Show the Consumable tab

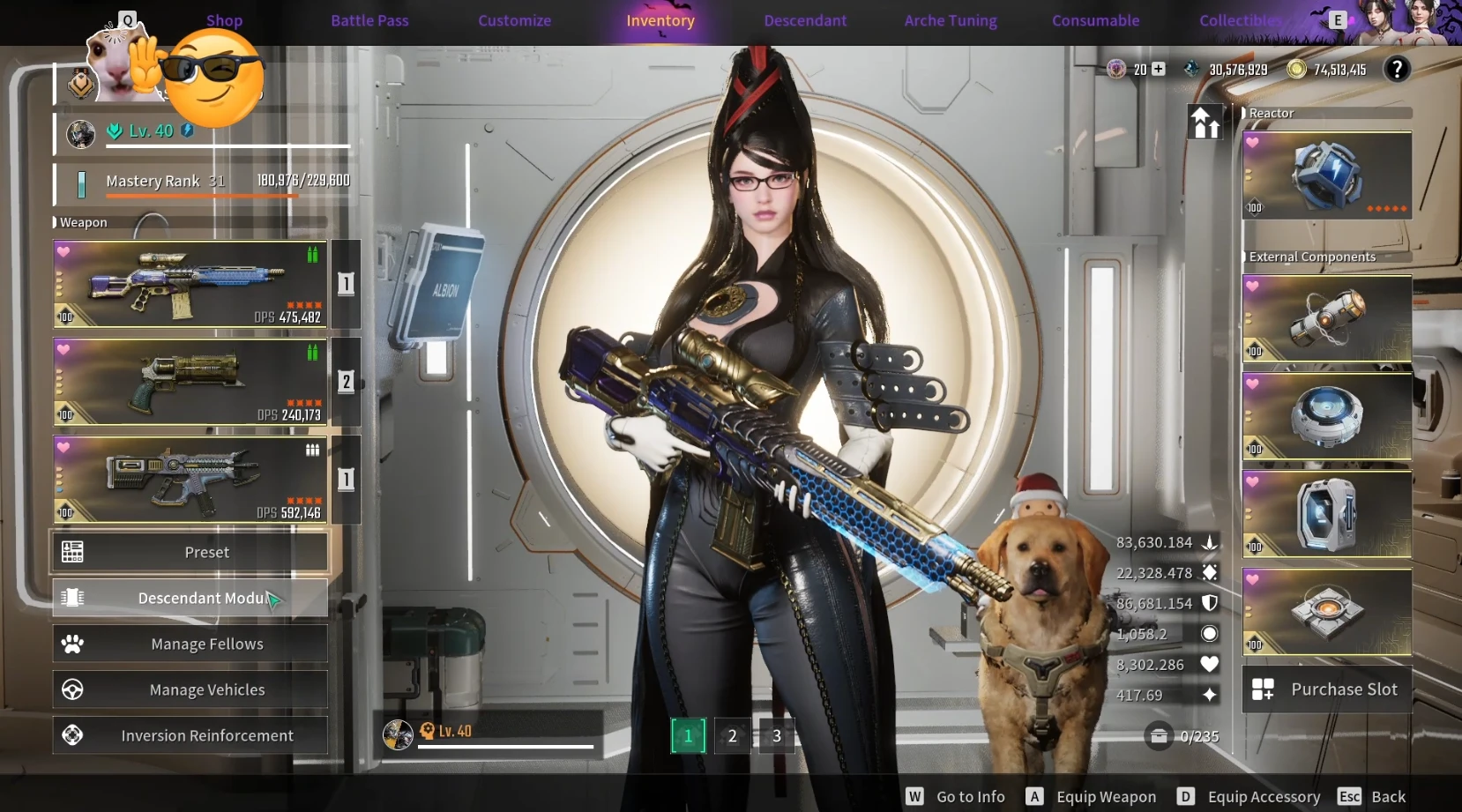pos(1095,20)
